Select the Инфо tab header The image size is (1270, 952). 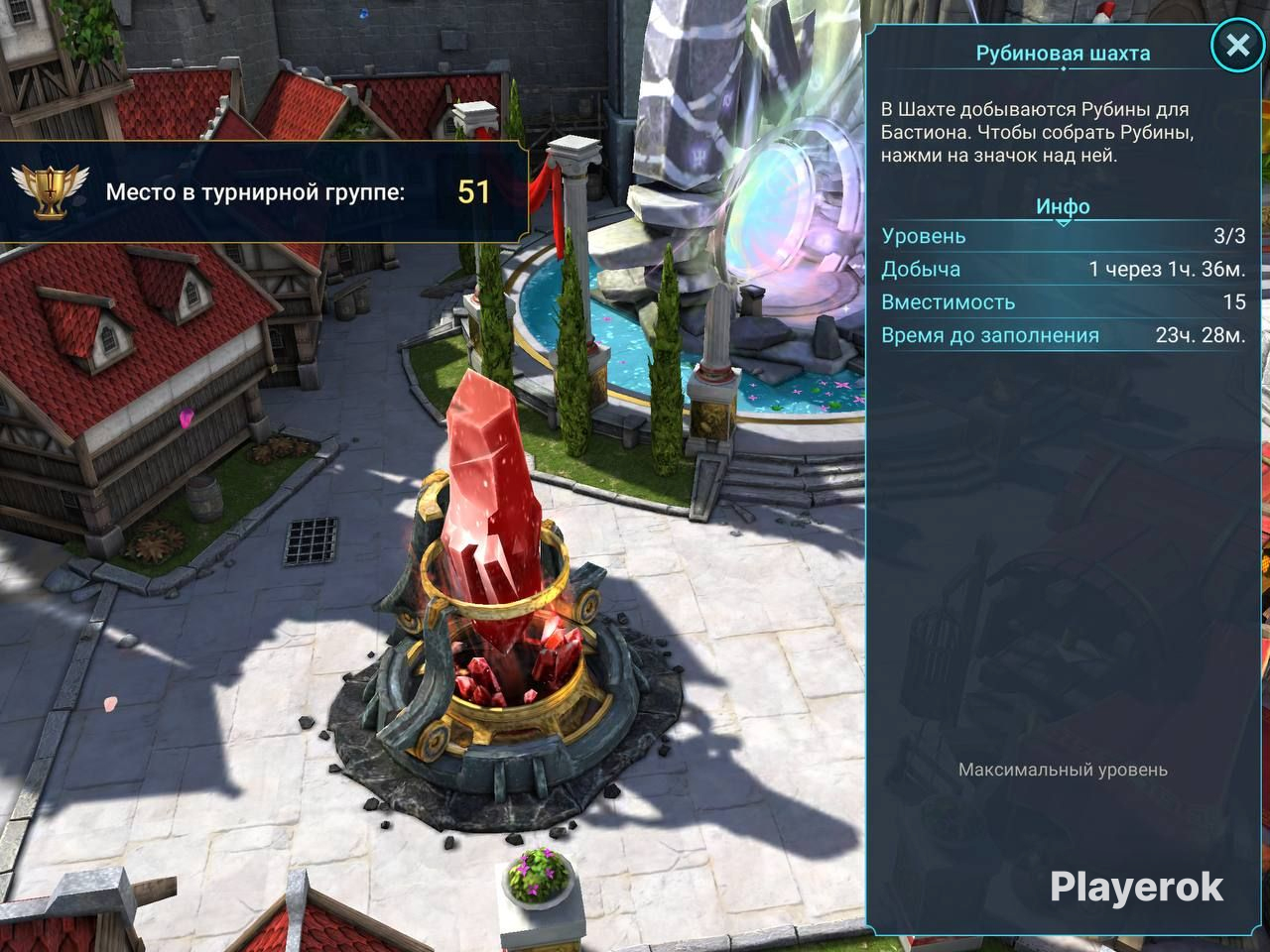(x=1063, y=206)
